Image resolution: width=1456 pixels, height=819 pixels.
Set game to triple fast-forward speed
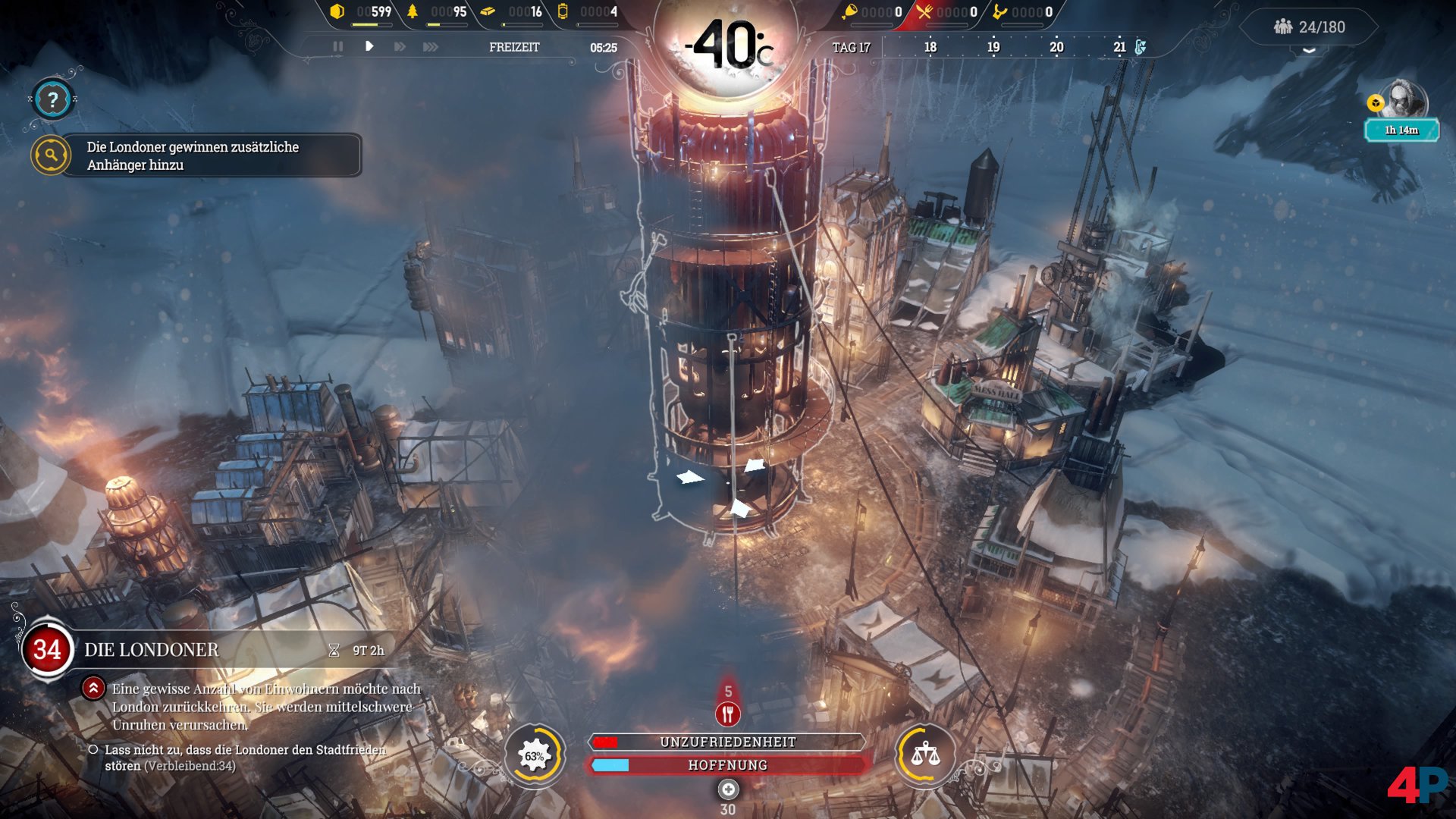431,47
